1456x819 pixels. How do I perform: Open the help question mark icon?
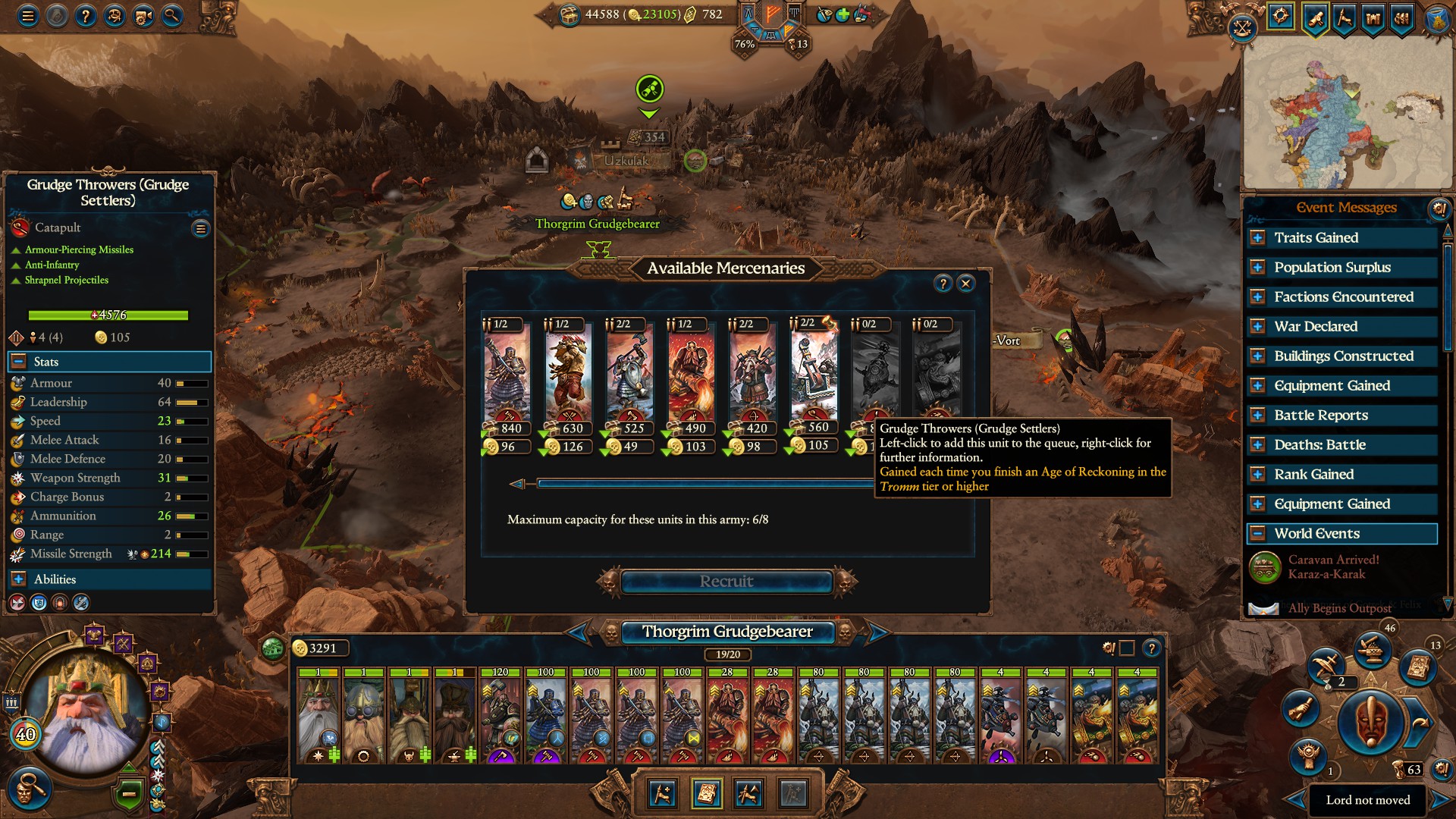85,14
